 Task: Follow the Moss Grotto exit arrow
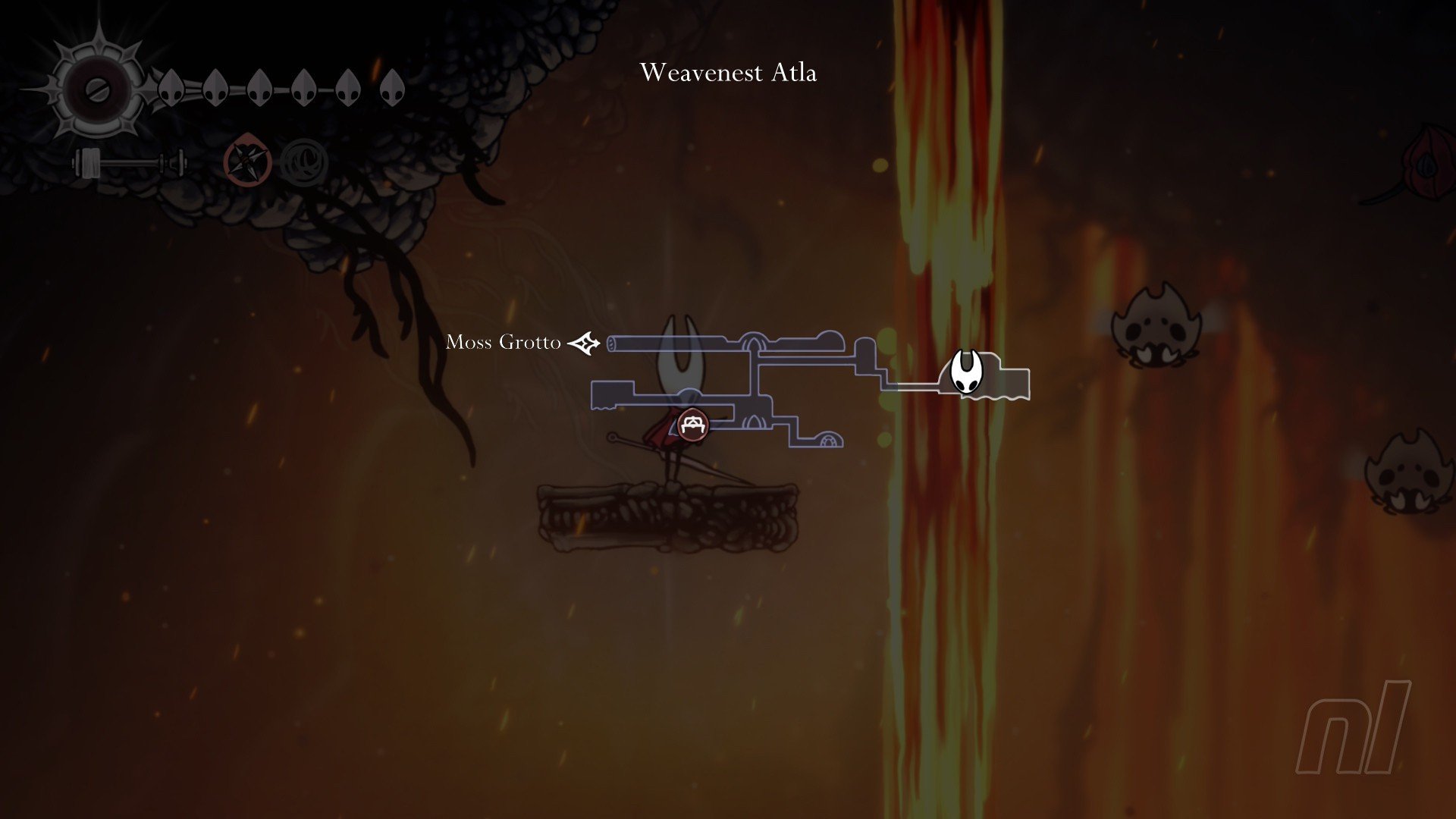585,344
